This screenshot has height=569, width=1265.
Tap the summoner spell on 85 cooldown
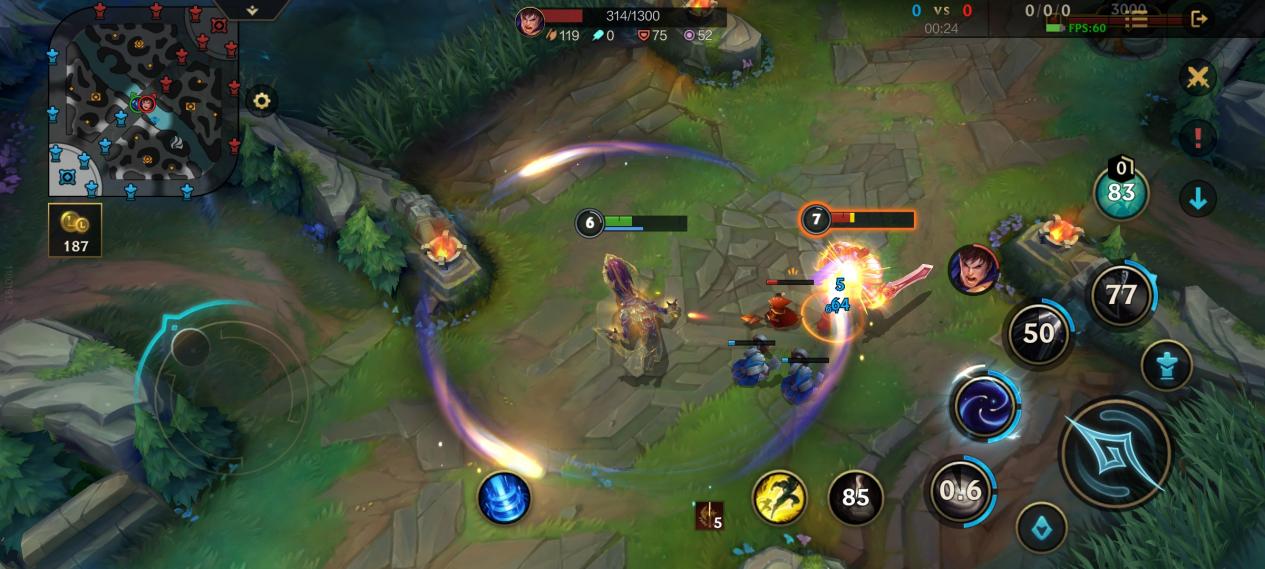(855, 497)
